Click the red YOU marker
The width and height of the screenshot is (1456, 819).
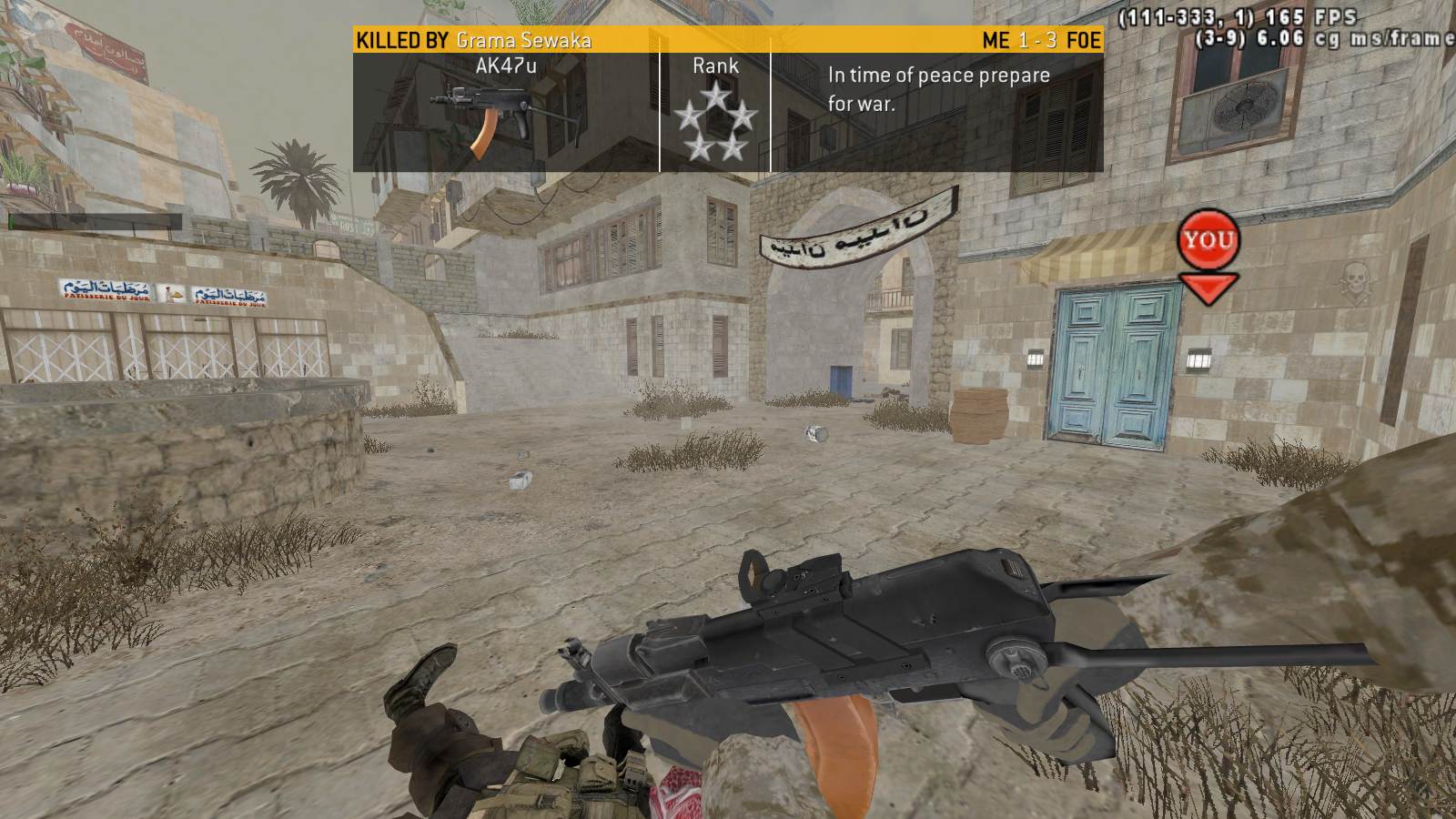(x=1208, y=242)
